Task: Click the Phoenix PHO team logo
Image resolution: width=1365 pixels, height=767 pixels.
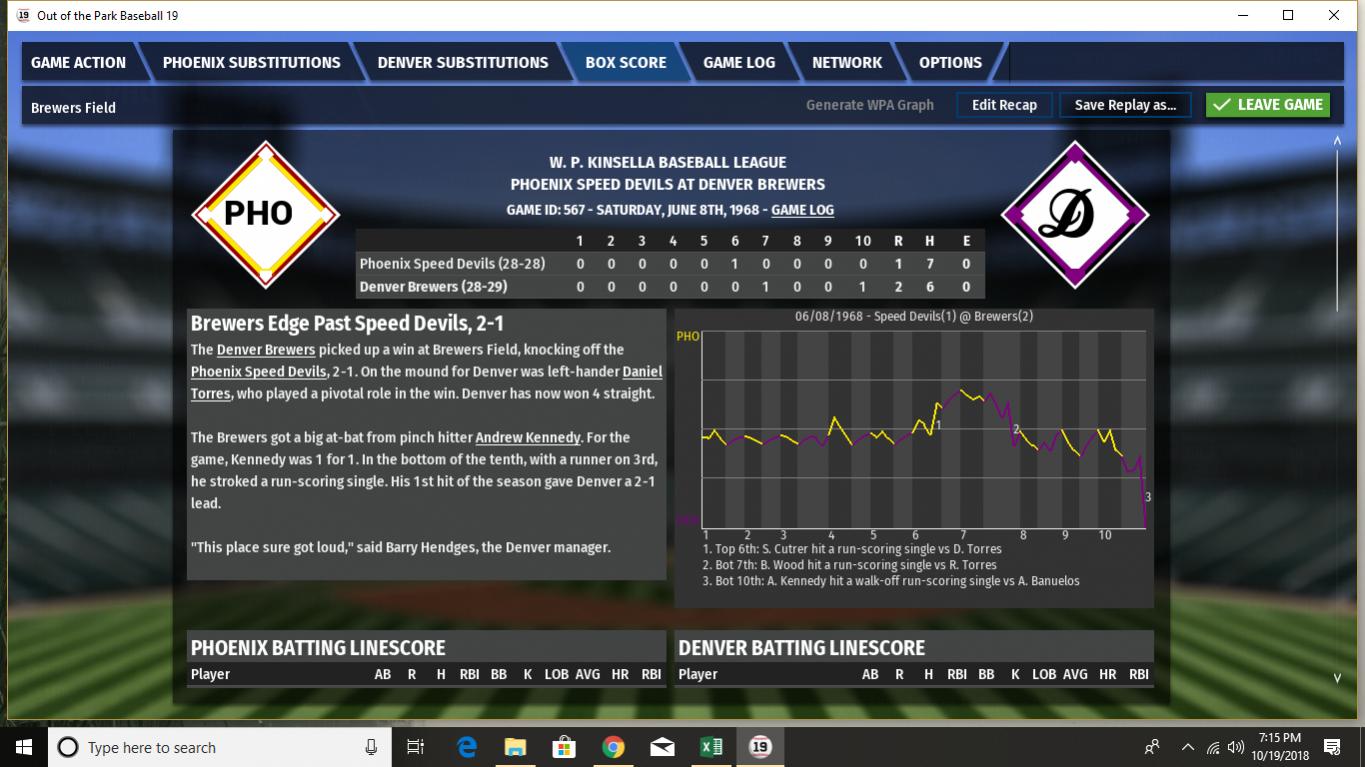Action: coord(265,214)
